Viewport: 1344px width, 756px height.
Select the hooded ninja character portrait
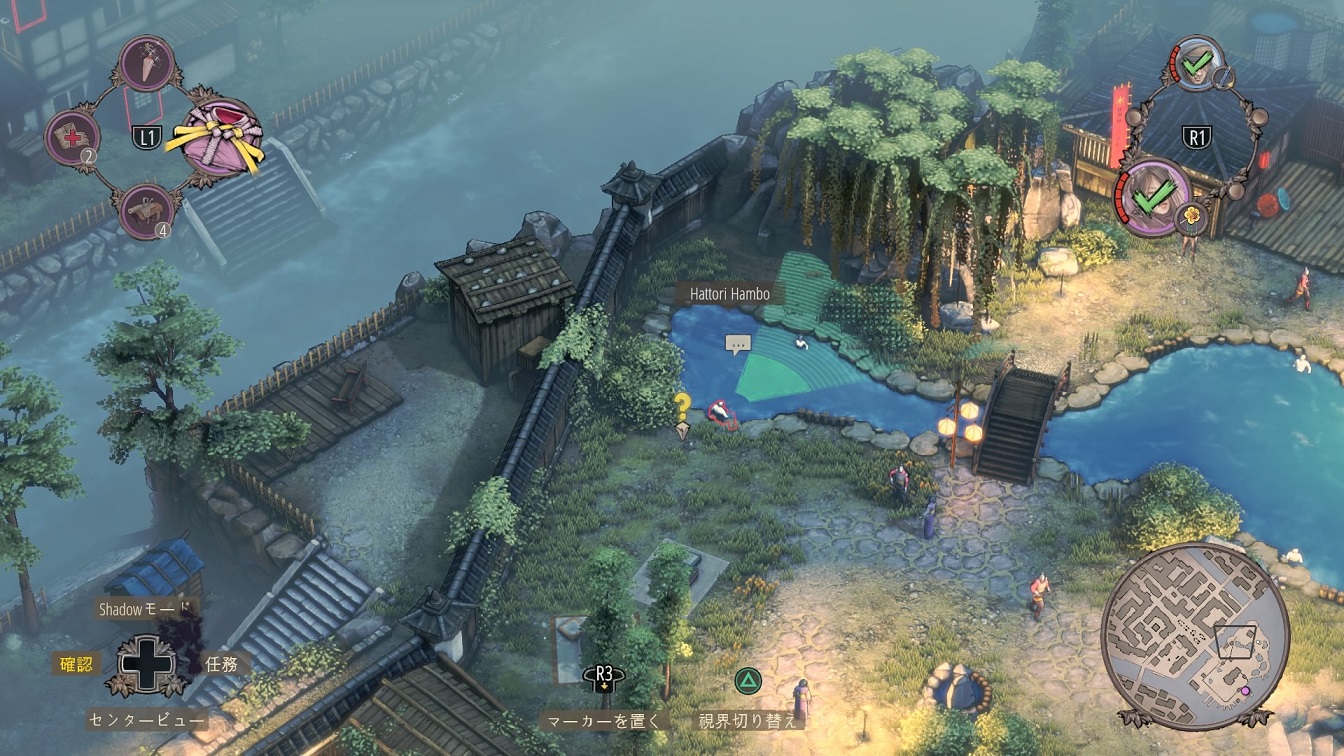click(x=1196, y=65)
